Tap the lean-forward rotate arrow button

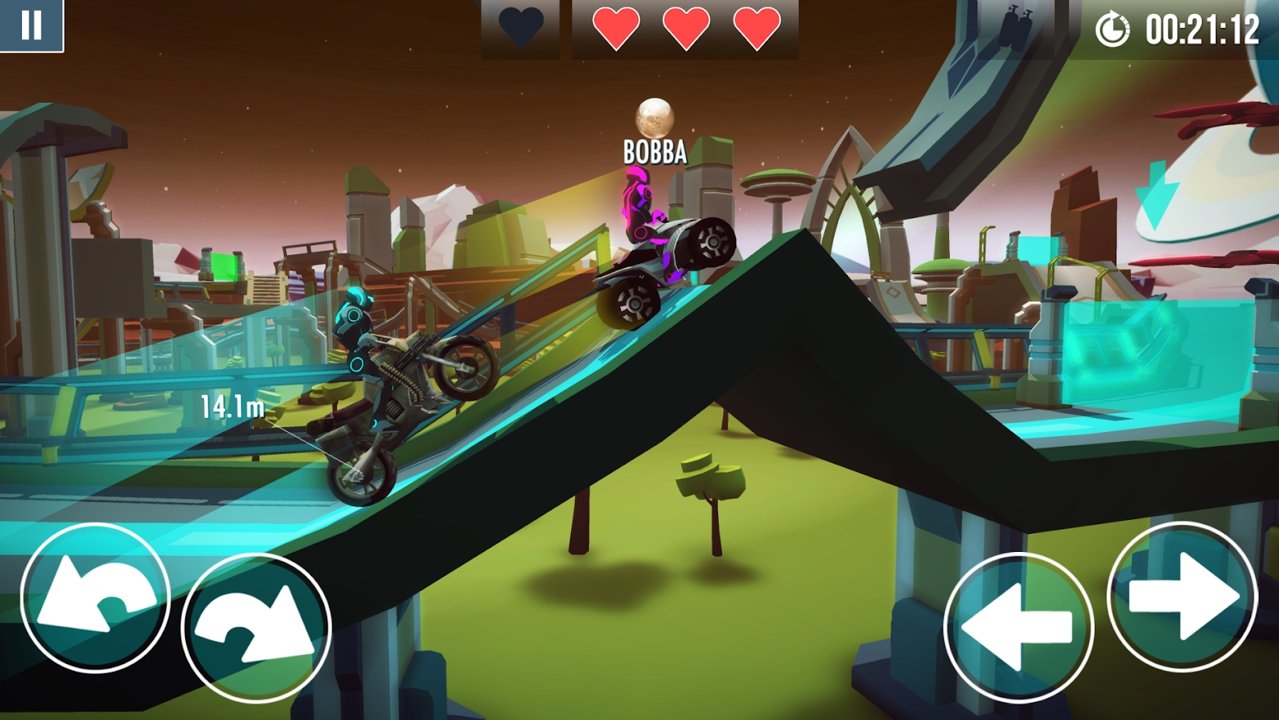click(x=256, y=628)
